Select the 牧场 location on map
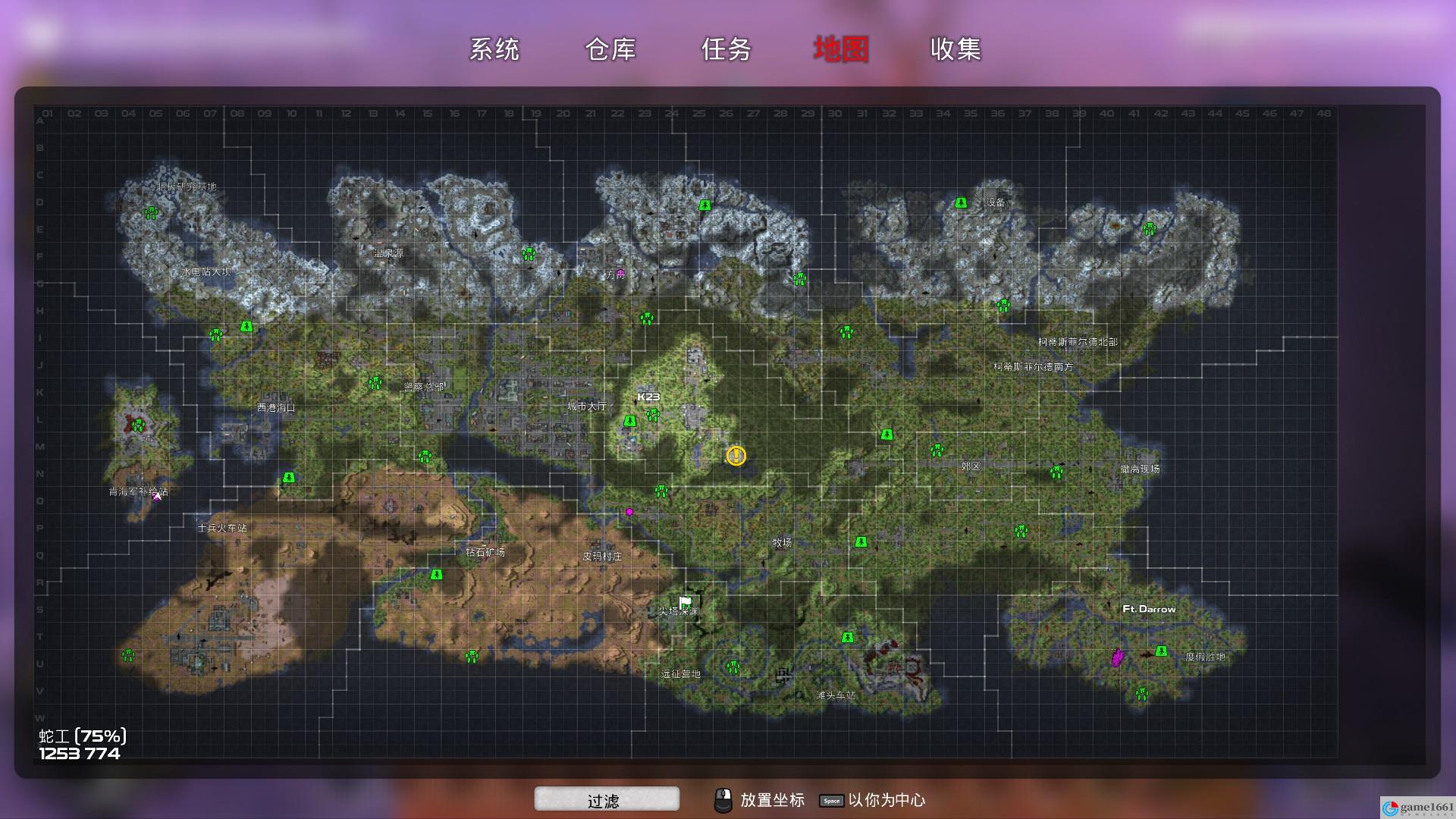 tap(782, 542)
